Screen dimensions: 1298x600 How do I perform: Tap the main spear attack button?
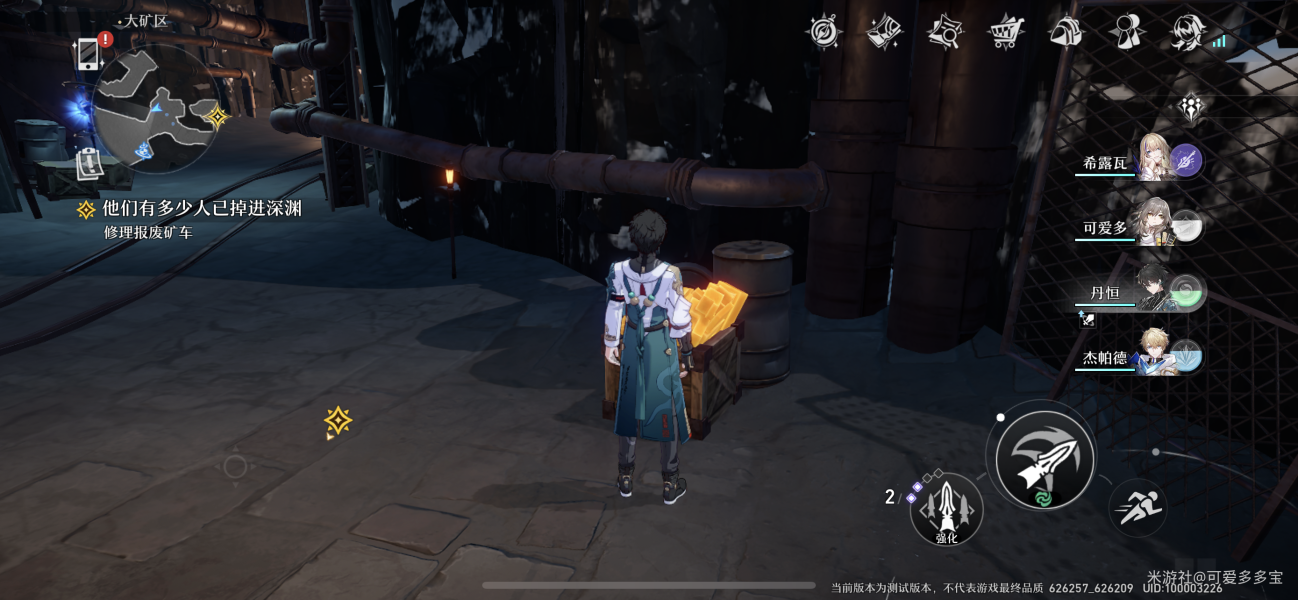(1046, 459)
